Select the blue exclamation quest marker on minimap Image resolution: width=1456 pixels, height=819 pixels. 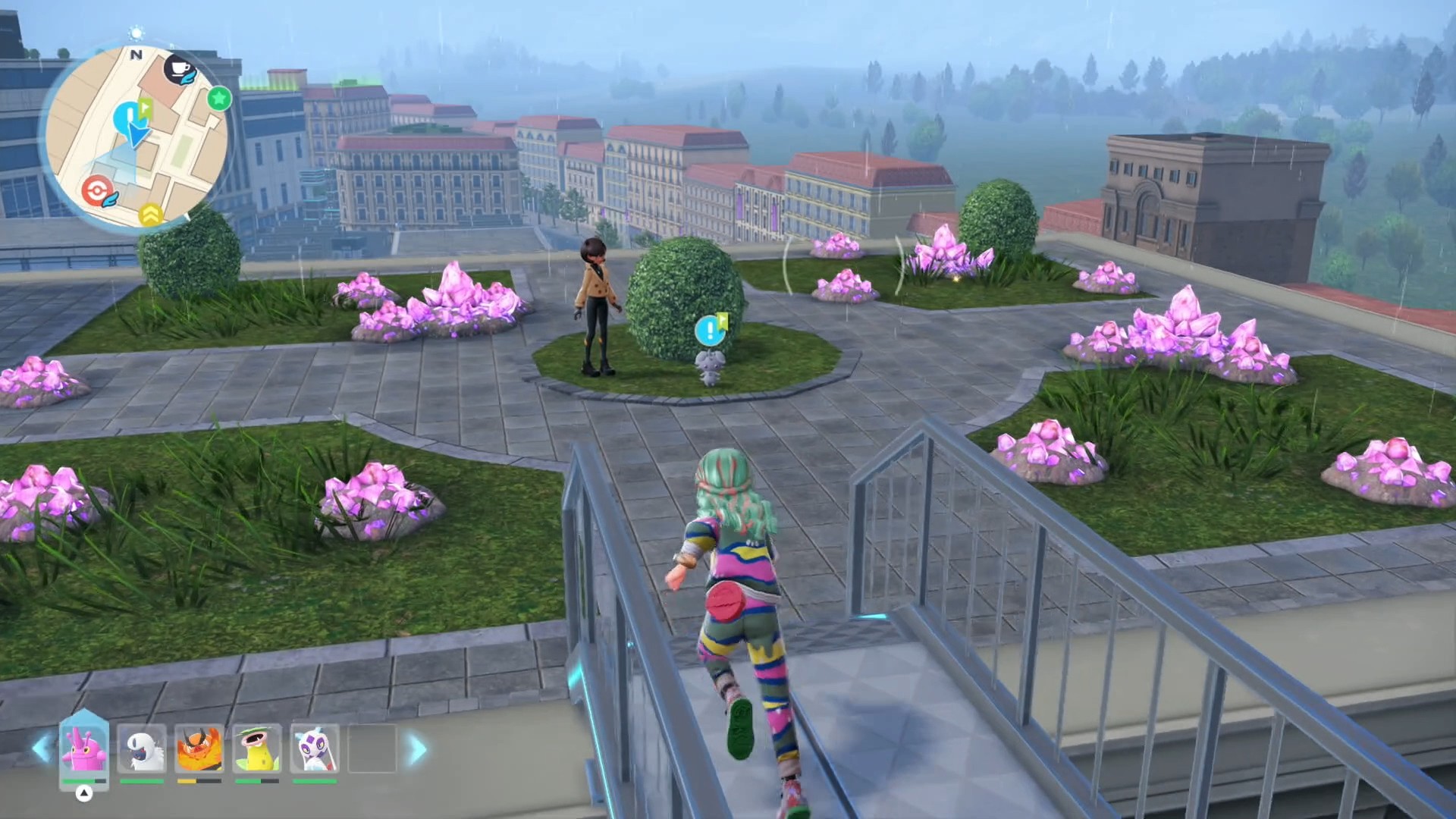(x=127, y=117)
